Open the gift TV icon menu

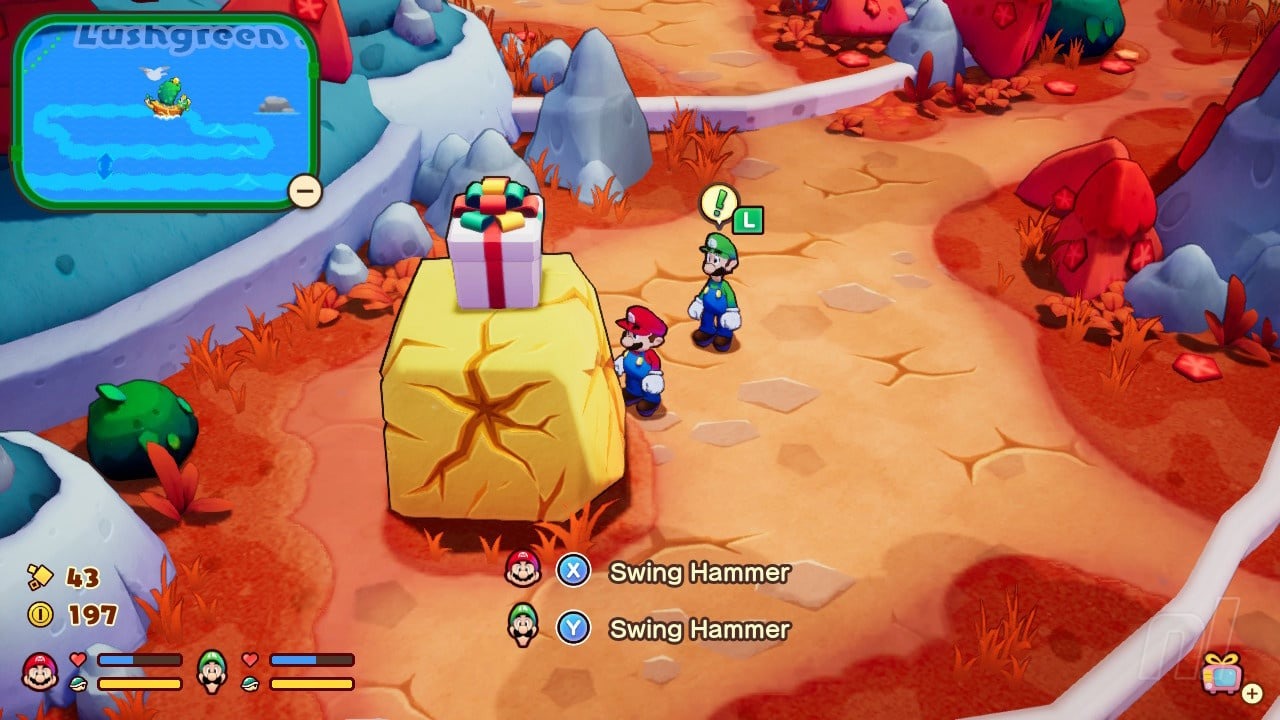1222,673
